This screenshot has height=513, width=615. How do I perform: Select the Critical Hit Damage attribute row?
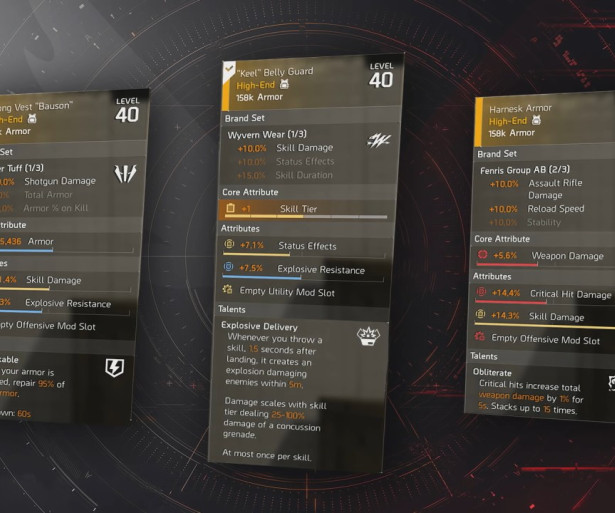click(545, 294)
